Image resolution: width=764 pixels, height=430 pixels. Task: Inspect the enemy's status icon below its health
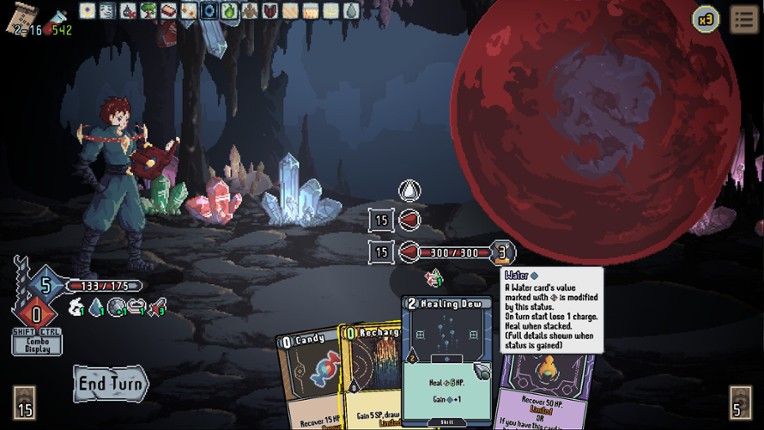tap(434, 278)
